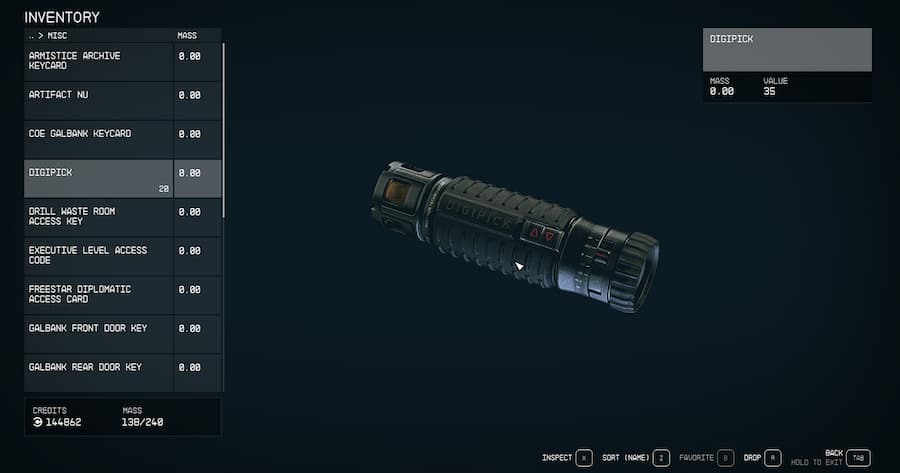Change sorting with Sort (Name)
The image size is (900, 473).
click(x=660, y=458)
